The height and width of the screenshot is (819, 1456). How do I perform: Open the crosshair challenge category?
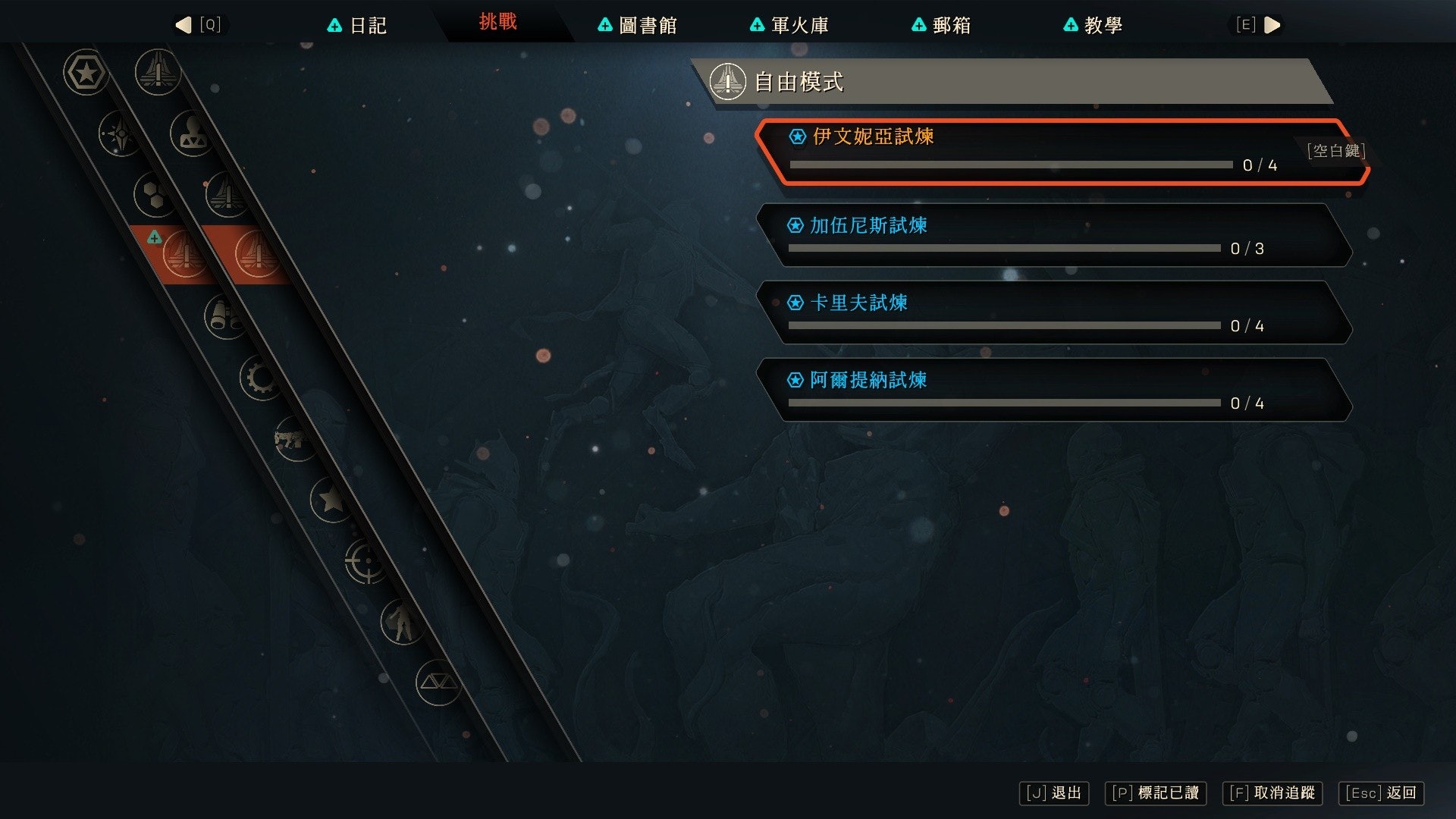(366, 563)
